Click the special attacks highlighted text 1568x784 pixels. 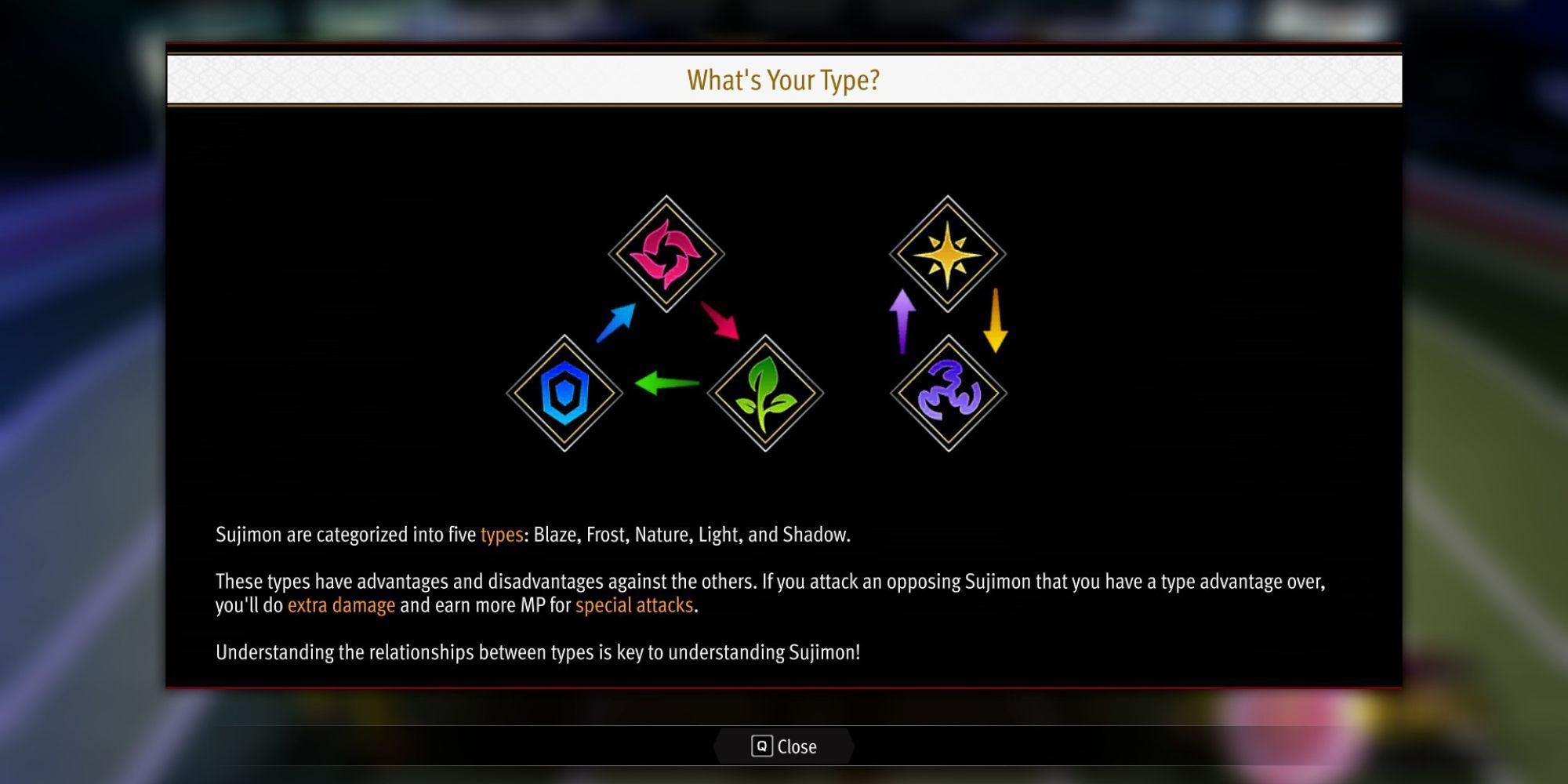[635, 604]
